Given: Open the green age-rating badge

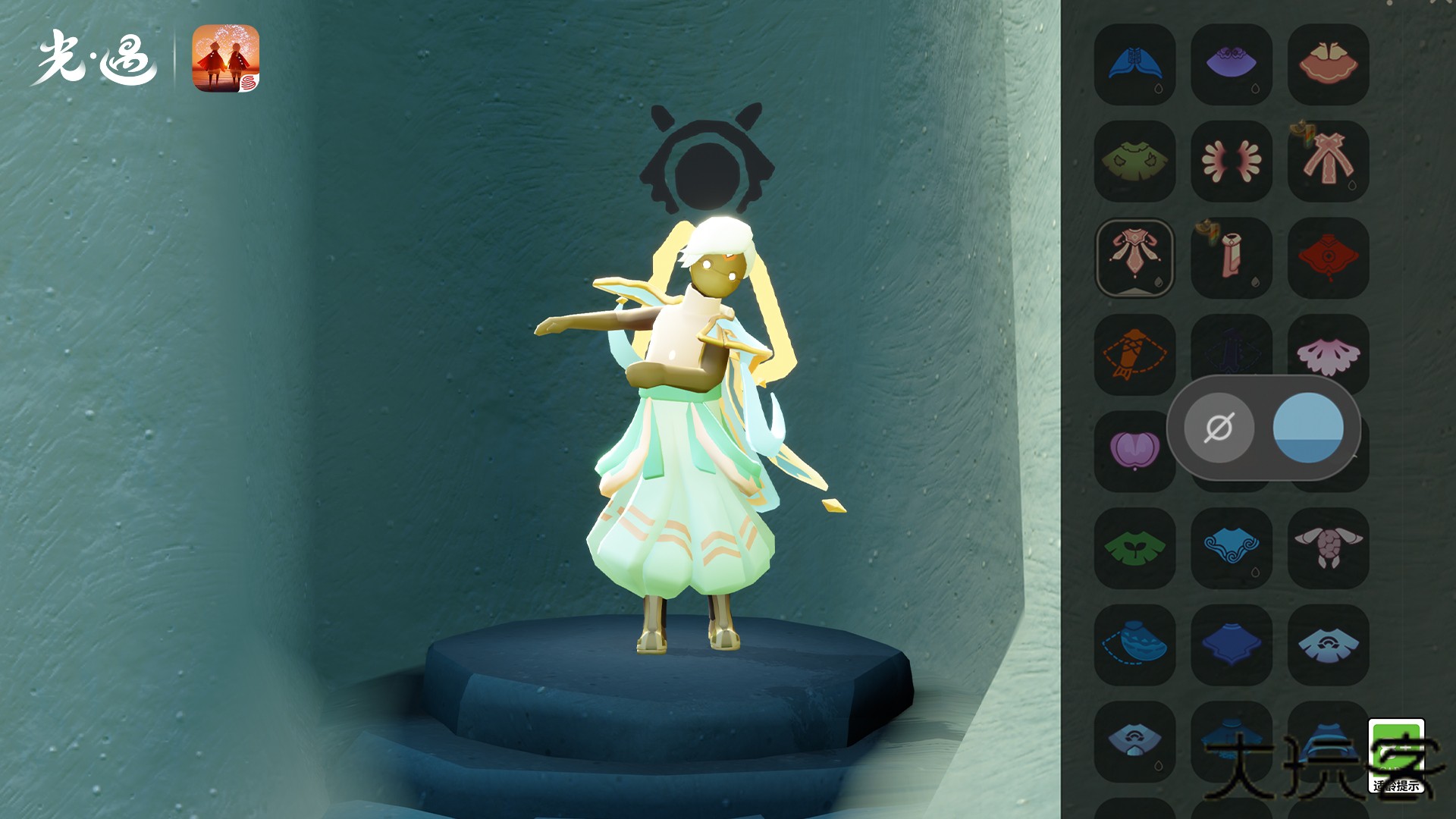Looking at the screenshot, I should 1396,755.
